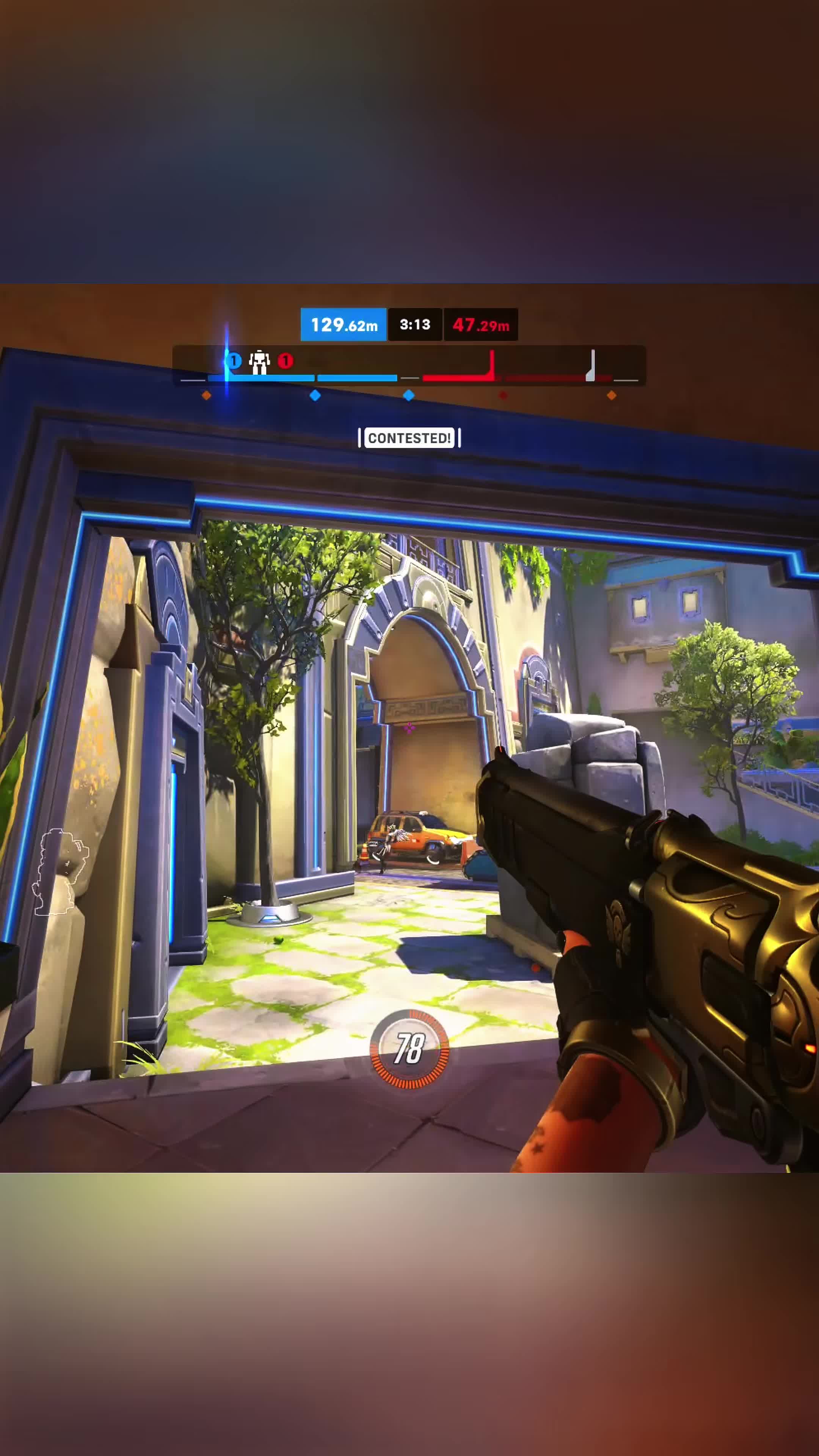Screen dimensions: 819x1456
Task: Select the blue team player count badge
Action: [x=234, y=360]
